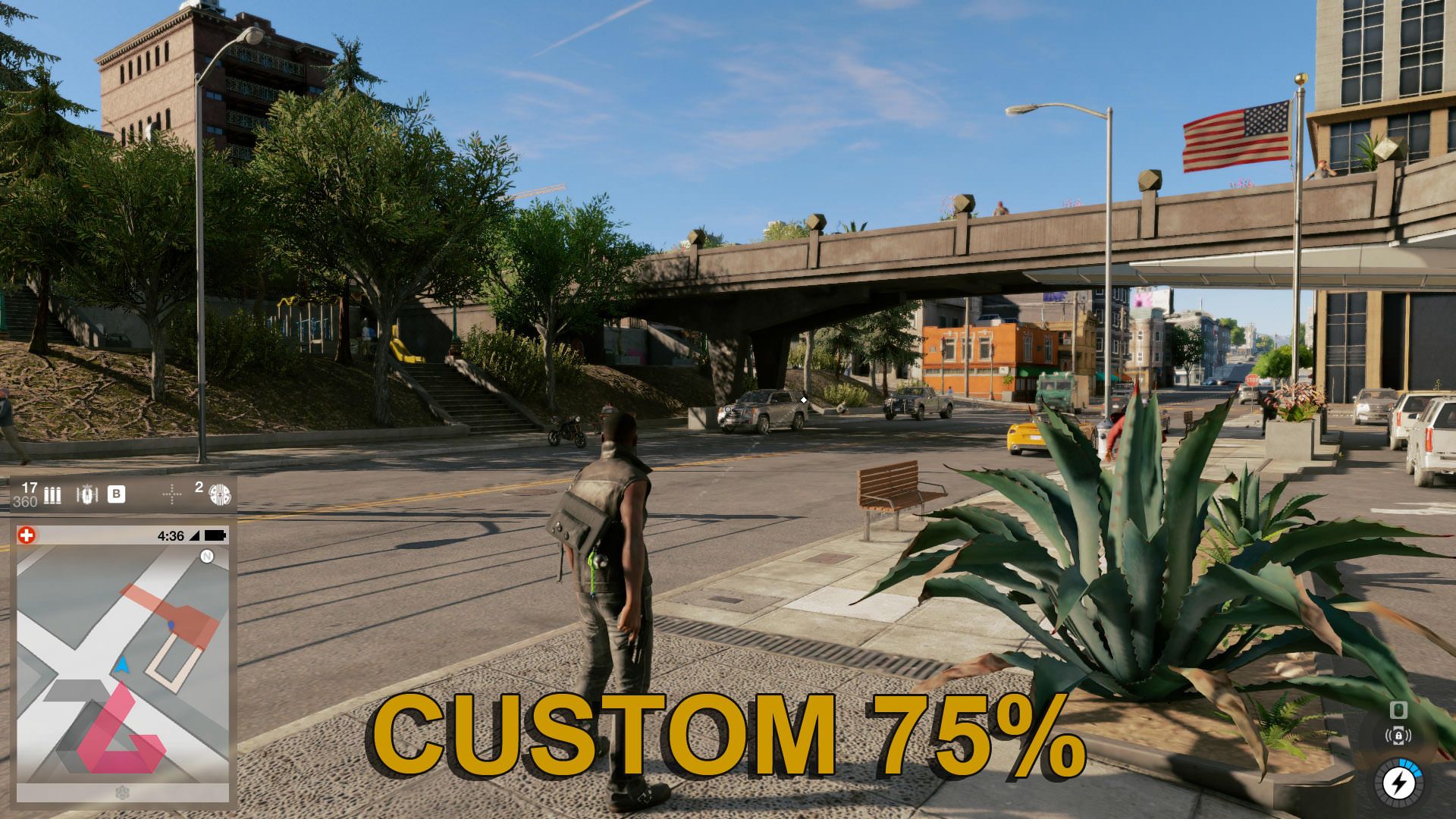The height and width of the screenshot is (819, 1456).
Task: Click the red medical cross icon
Action: (27, 535)
